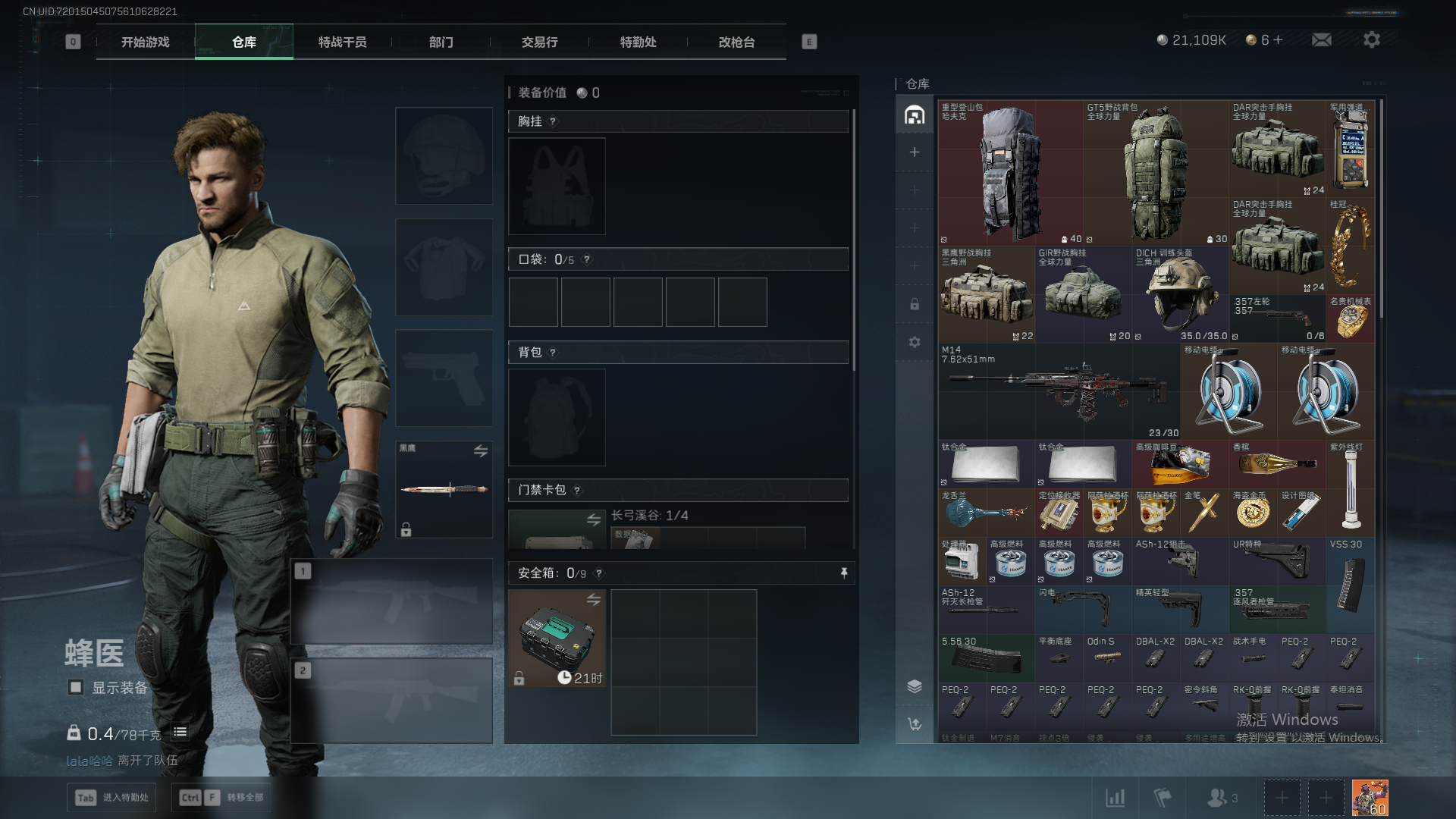Toggle the 显示装备 checkbox
This screenshot has width=1456, height=819.
[x=76, y=687]
